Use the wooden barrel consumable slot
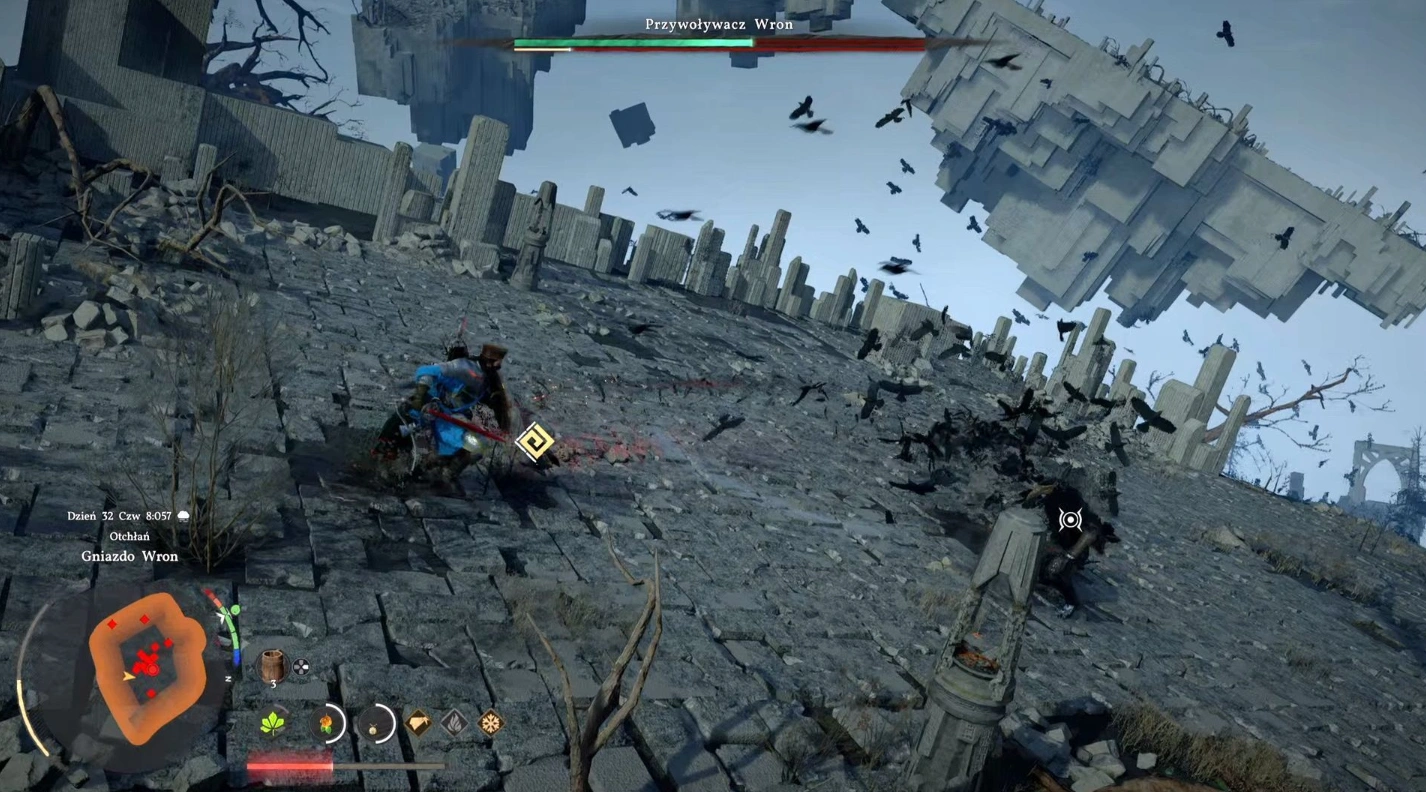The width and height of the screenshot is (1426, 792). point(271,665)
